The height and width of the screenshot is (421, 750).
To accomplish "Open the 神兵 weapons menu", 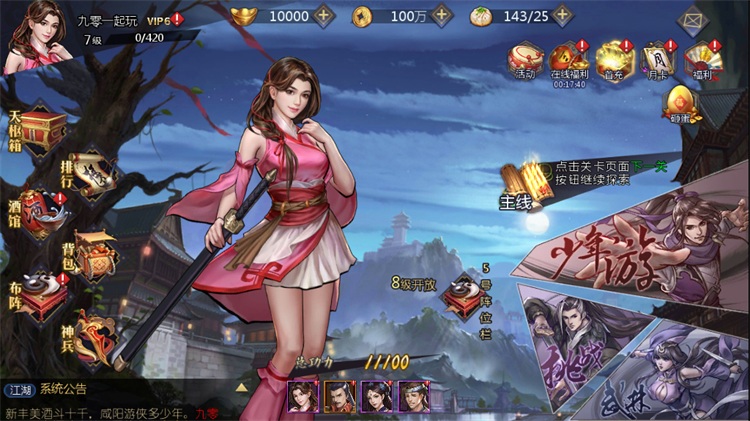I will pyautogui.click(x=93, y=334).
